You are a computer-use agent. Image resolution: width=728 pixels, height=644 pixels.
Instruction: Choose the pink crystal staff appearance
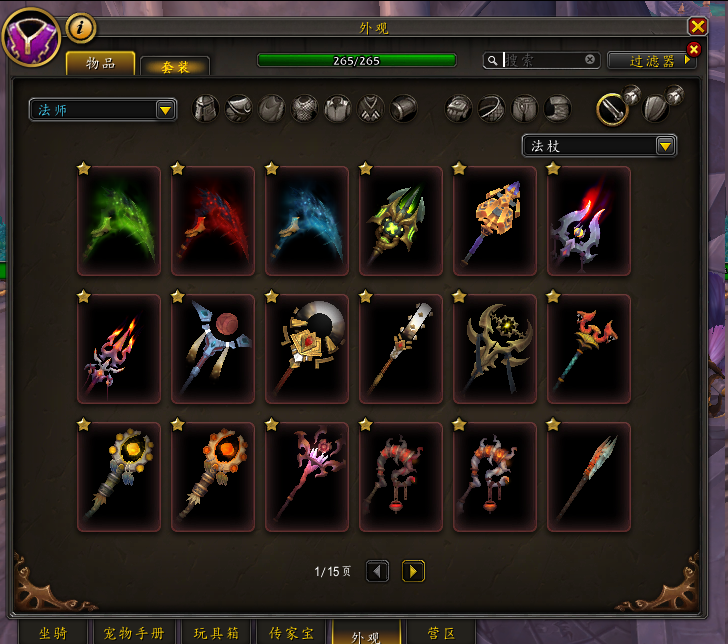pos(307,477)
